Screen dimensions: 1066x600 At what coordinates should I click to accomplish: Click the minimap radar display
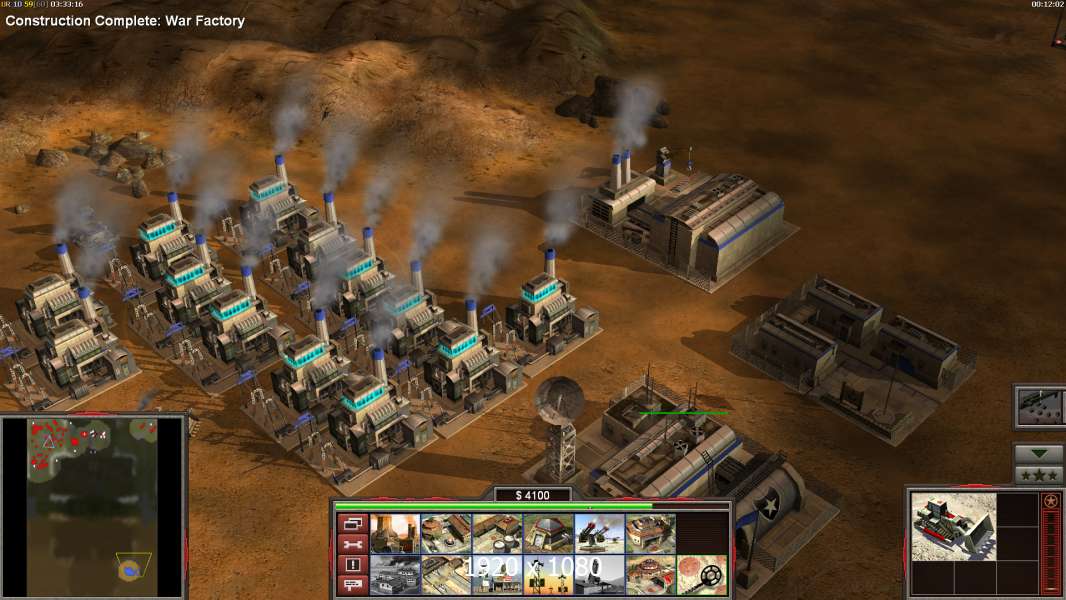92,507
